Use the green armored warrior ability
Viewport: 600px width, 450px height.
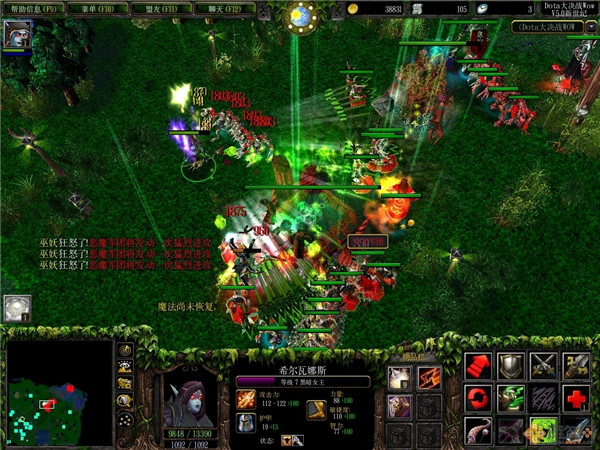[x=511, y=399]
